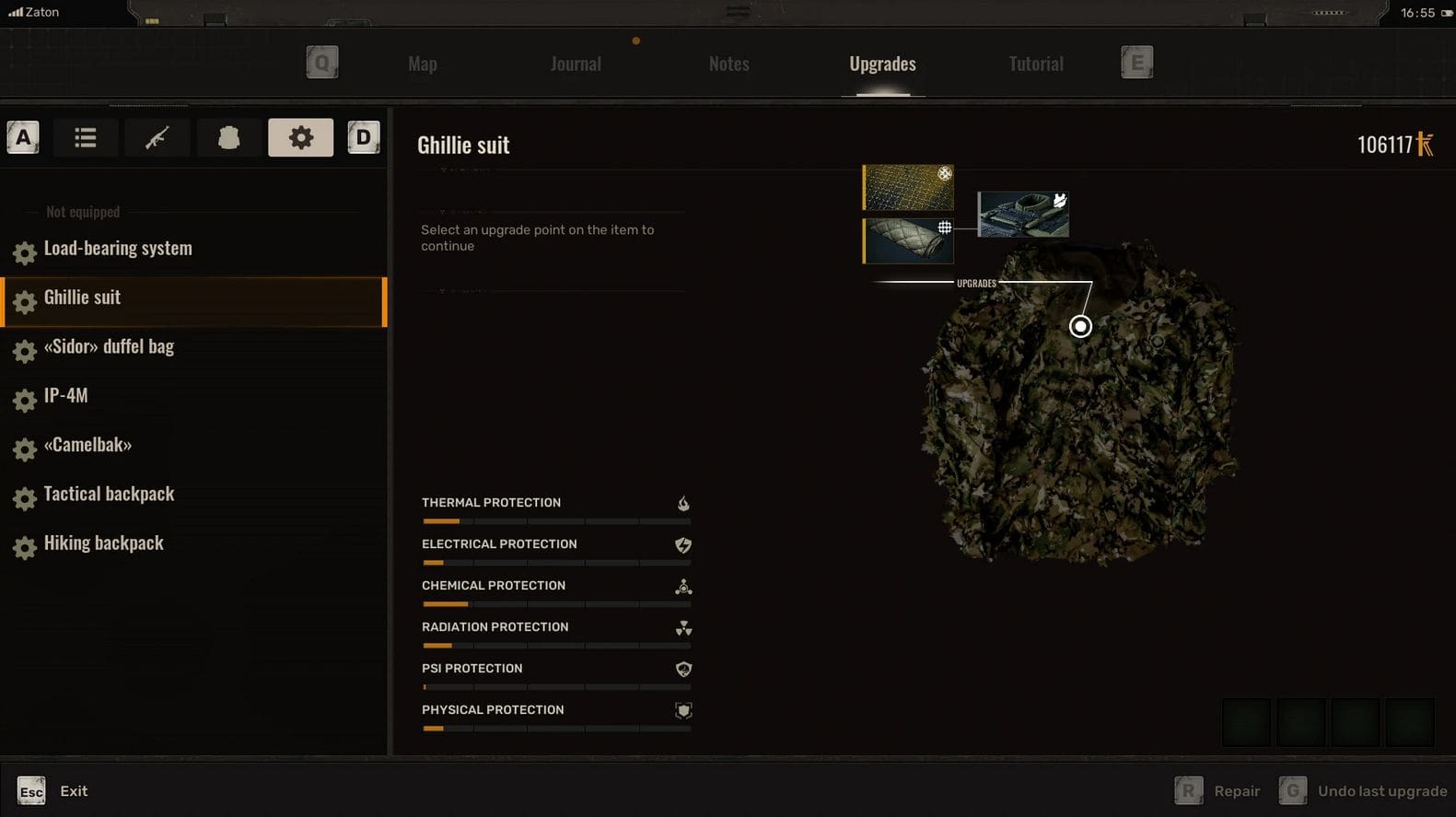Select the Hiking backpack entry
Image resolution: width=1456 pixels, height=817 pixels.
103,543
